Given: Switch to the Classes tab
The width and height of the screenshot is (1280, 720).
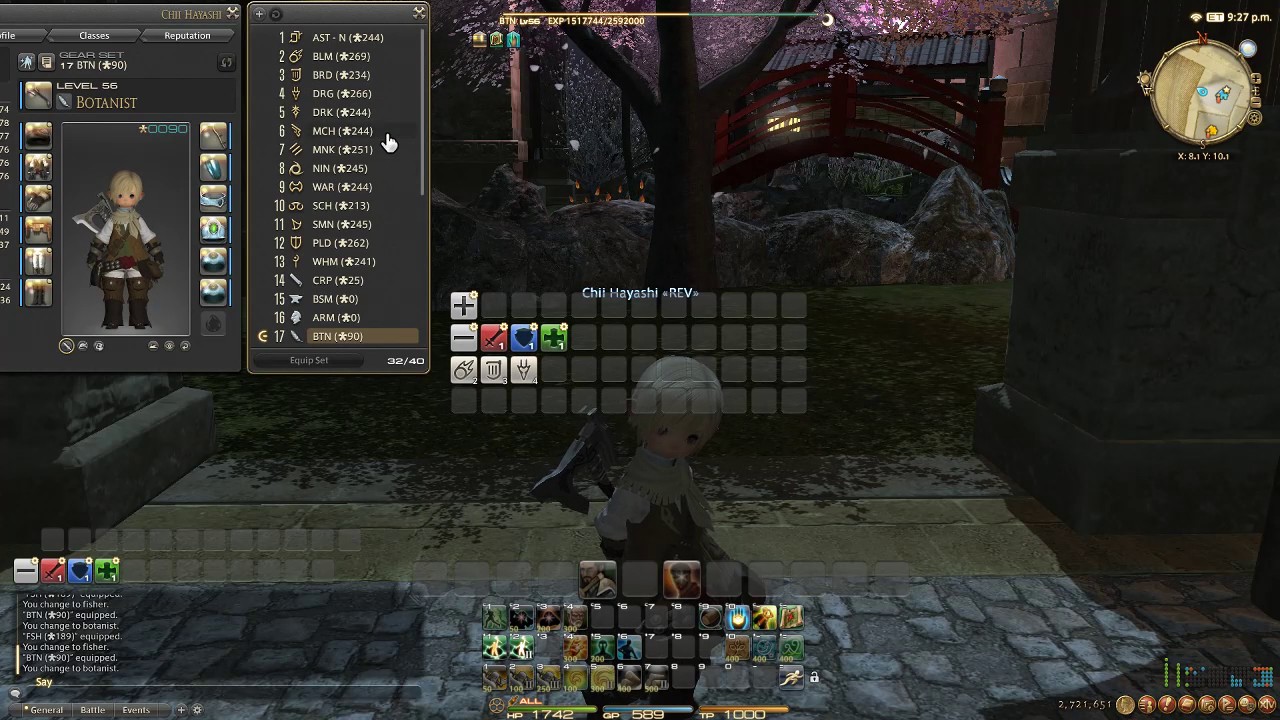Looking at the screenshot, I should (94, 35).
